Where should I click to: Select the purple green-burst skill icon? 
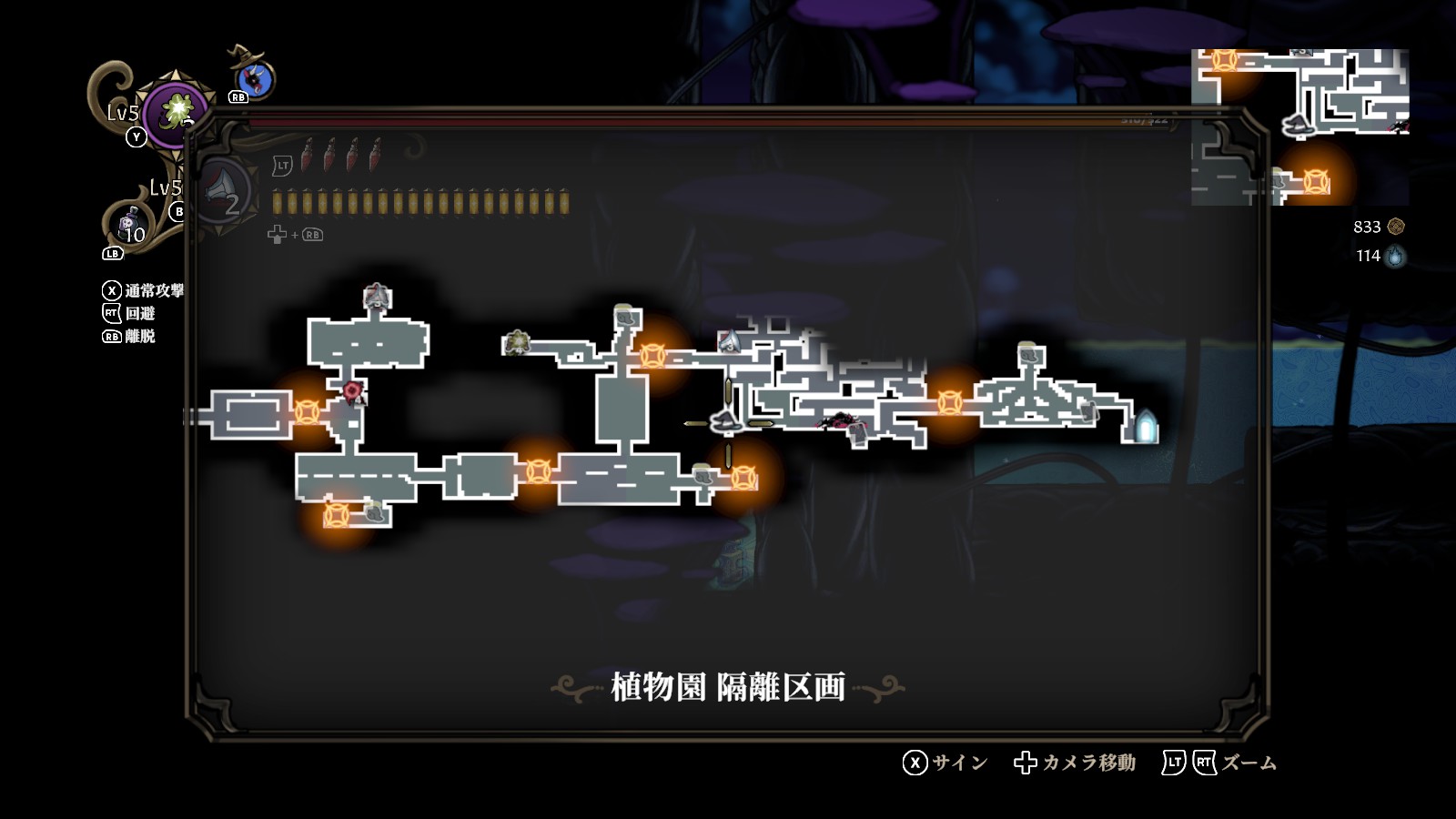pos(175,113)
